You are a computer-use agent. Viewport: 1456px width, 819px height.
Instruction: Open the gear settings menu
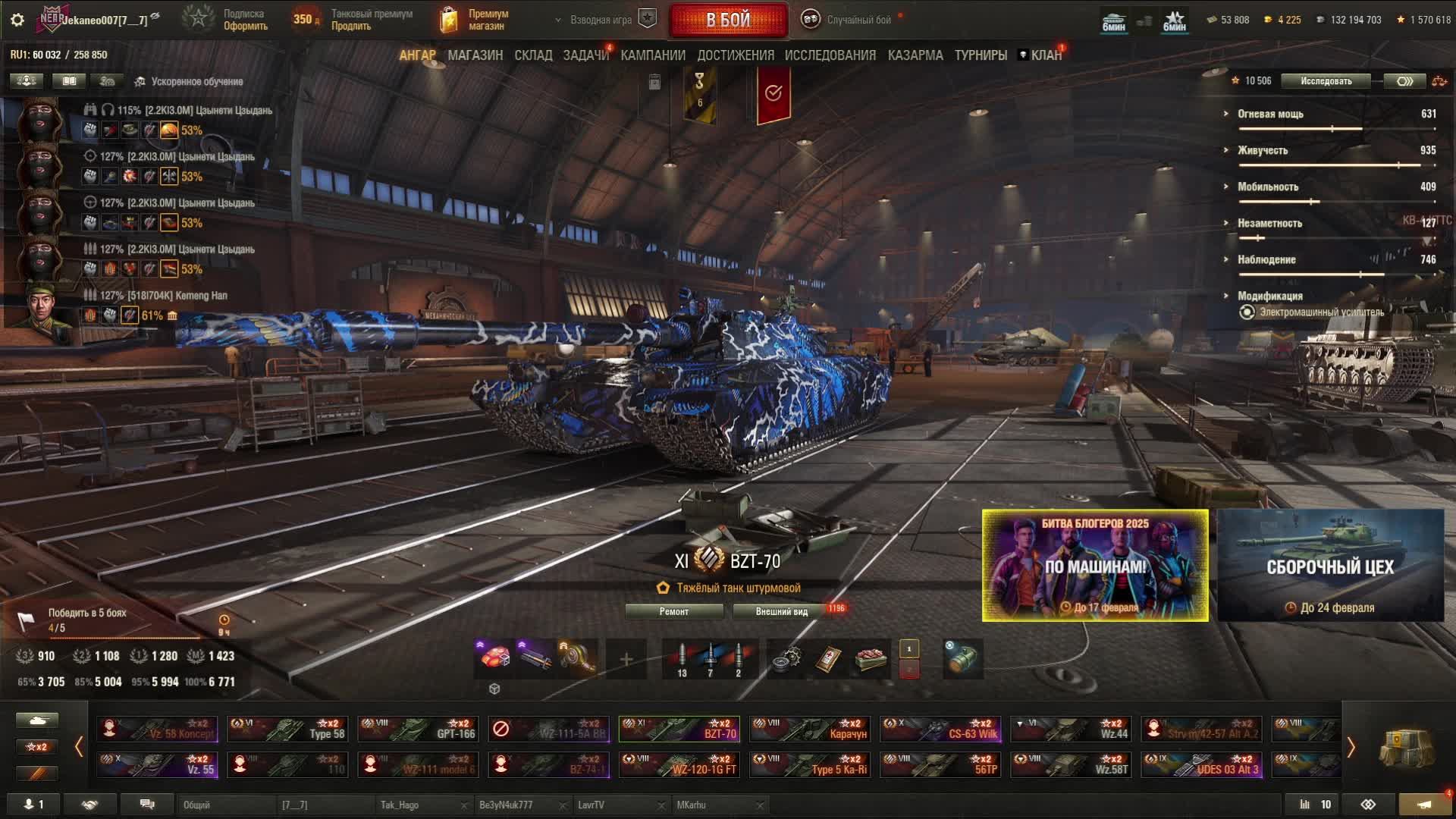tap(17, 20)
